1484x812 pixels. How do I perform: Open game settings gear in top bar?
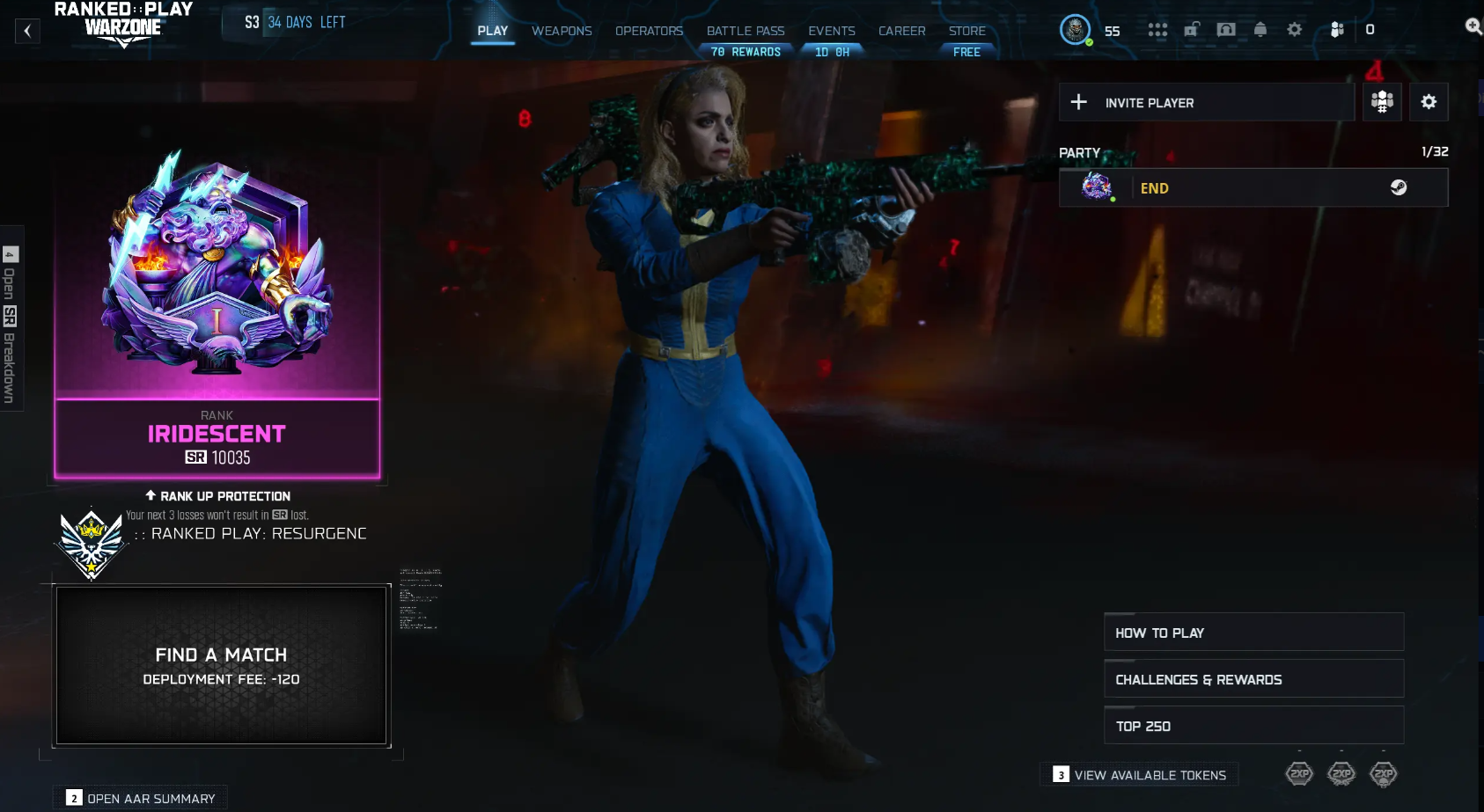click(1295, 29)
